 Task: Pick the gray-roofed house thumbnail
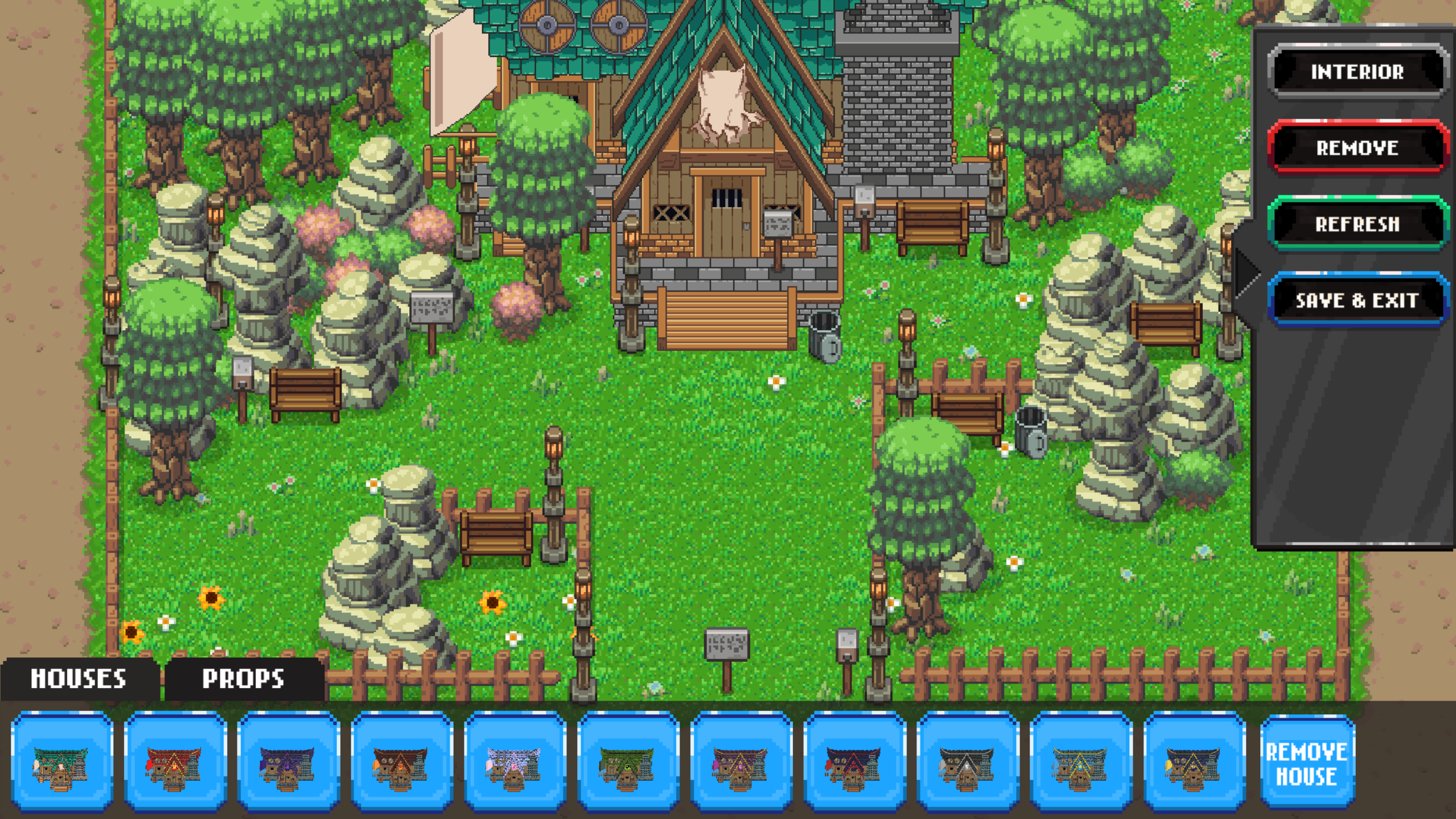pyautogui.click(x=968, y=762)
